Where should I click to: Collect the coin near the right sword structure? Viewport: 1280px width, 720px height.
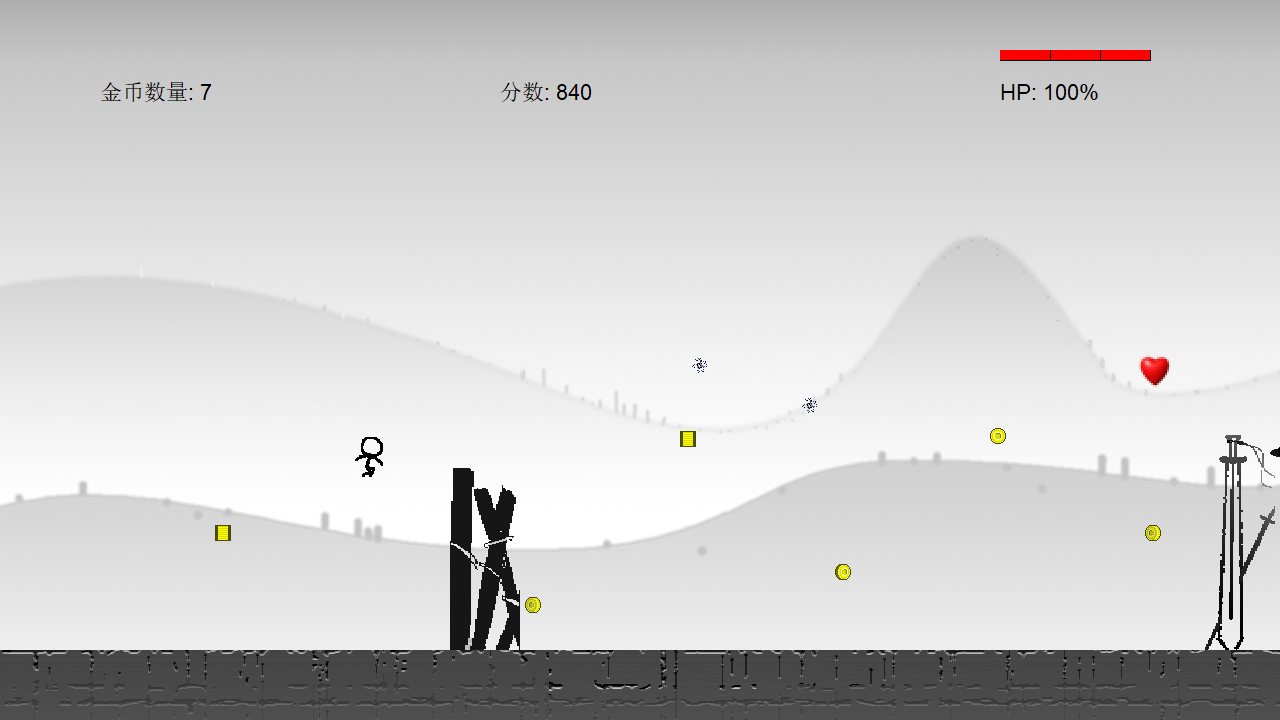(1153, 533)
